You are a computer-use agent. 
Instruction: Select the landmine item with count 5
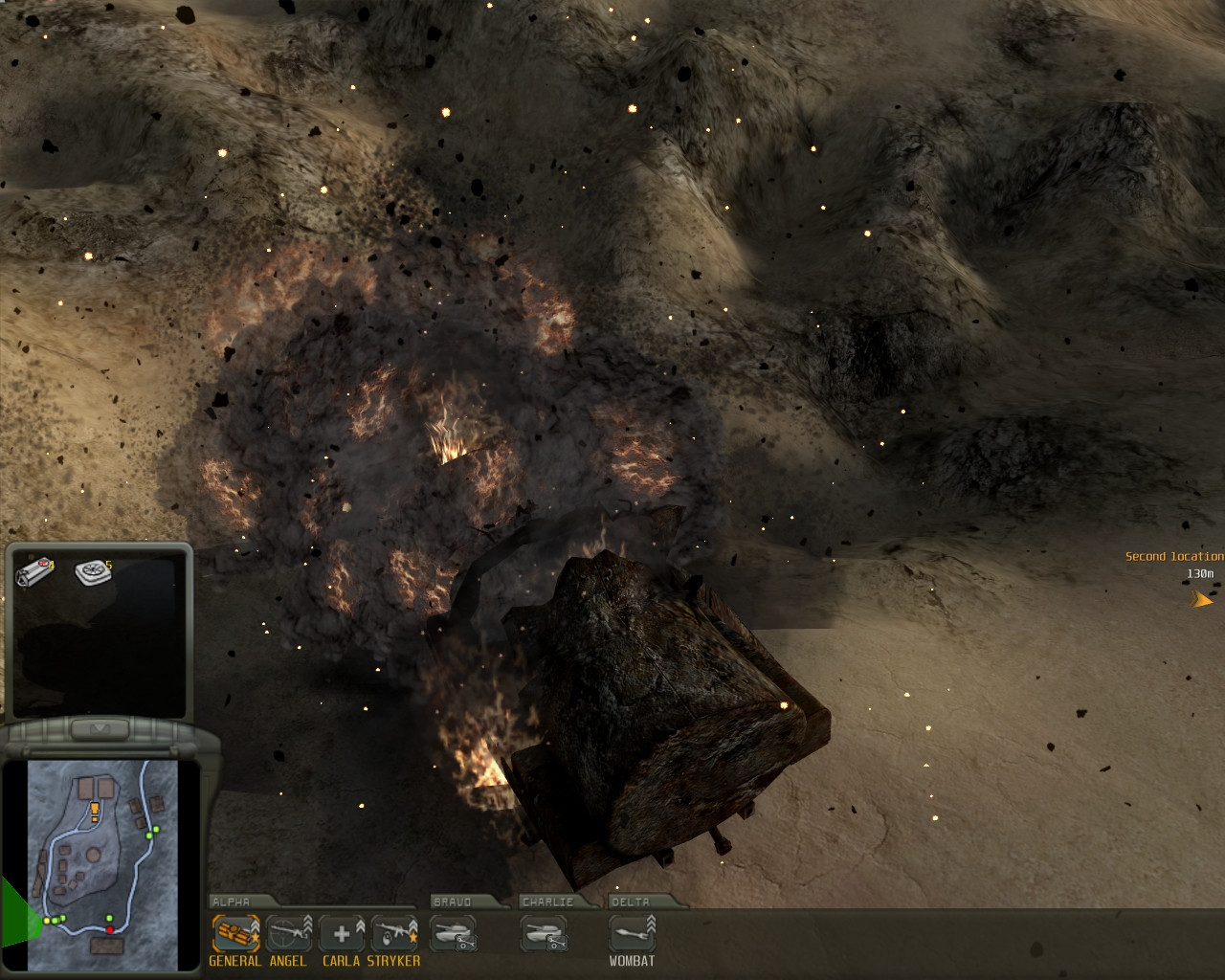[x=92, y=571]
